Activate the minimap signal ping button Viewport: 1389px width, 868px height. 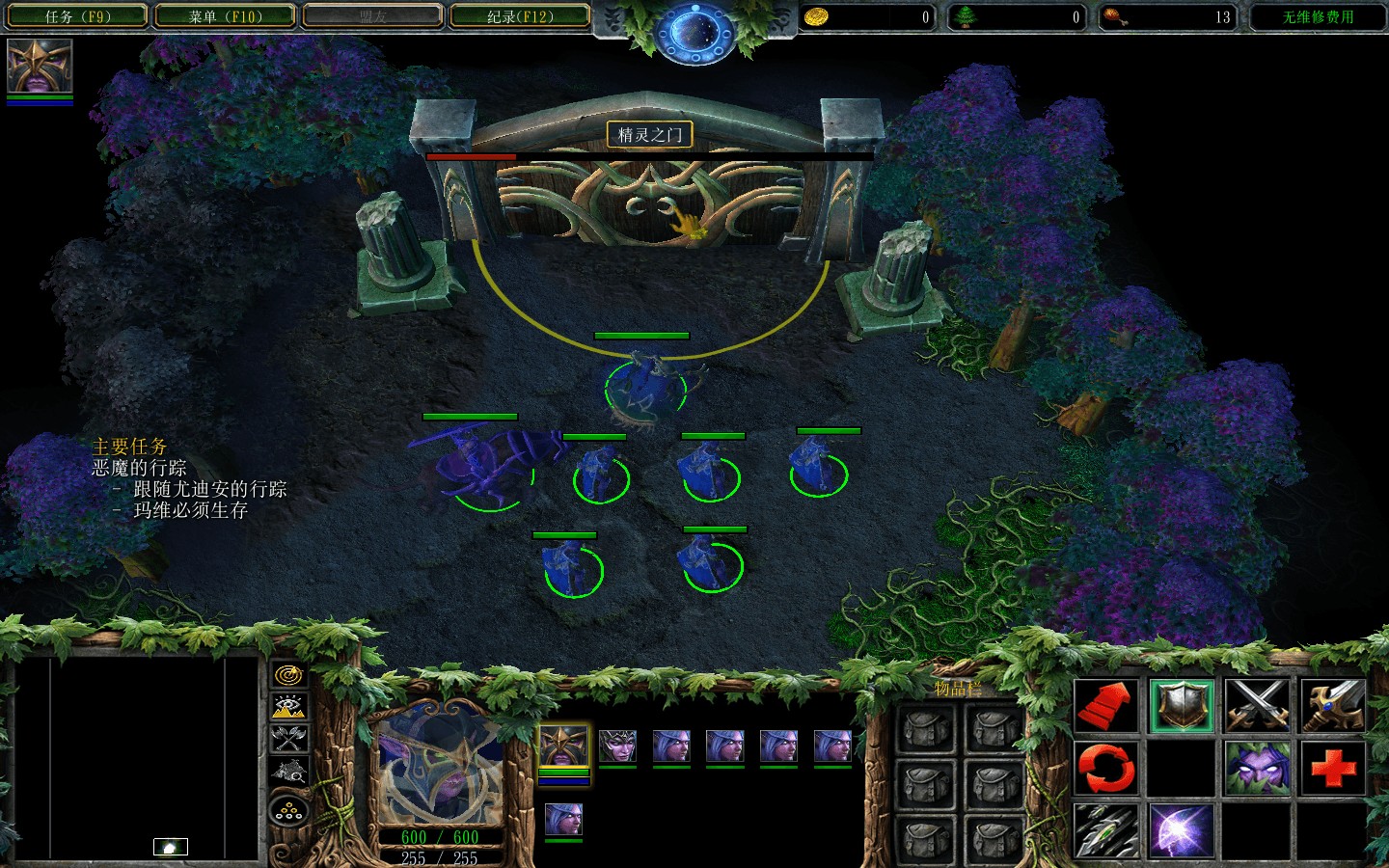288,675
